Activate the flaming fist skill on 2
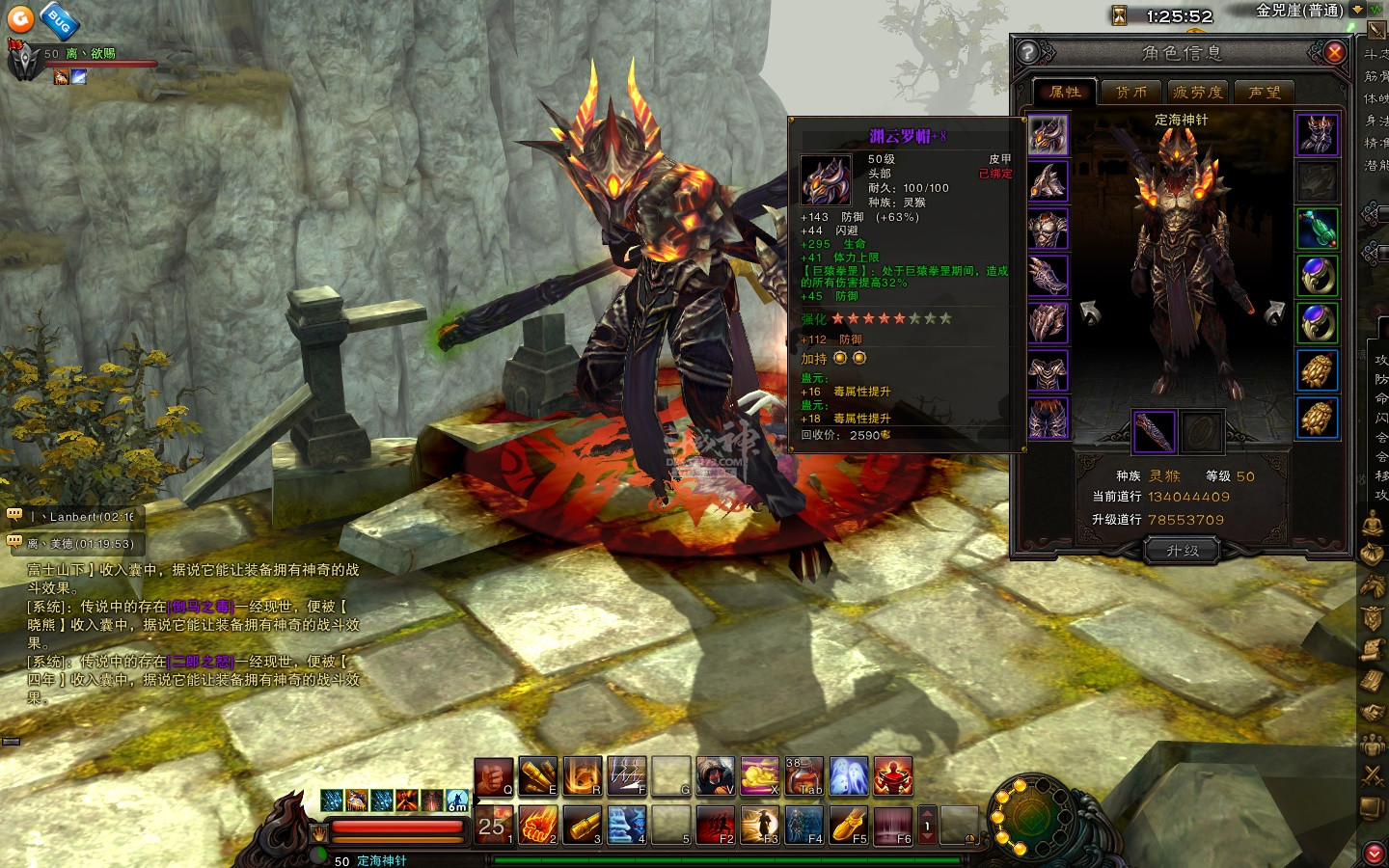 tap(538, 825)
